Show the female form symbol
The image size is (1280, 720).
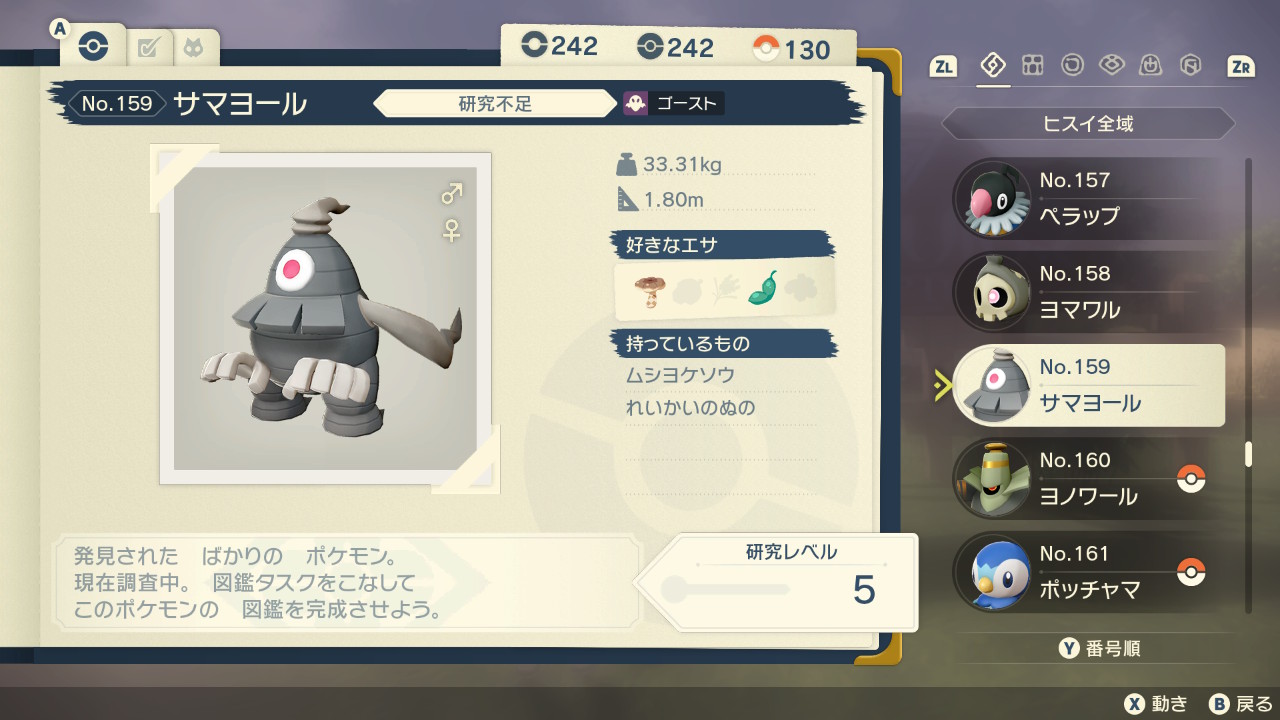452,230
